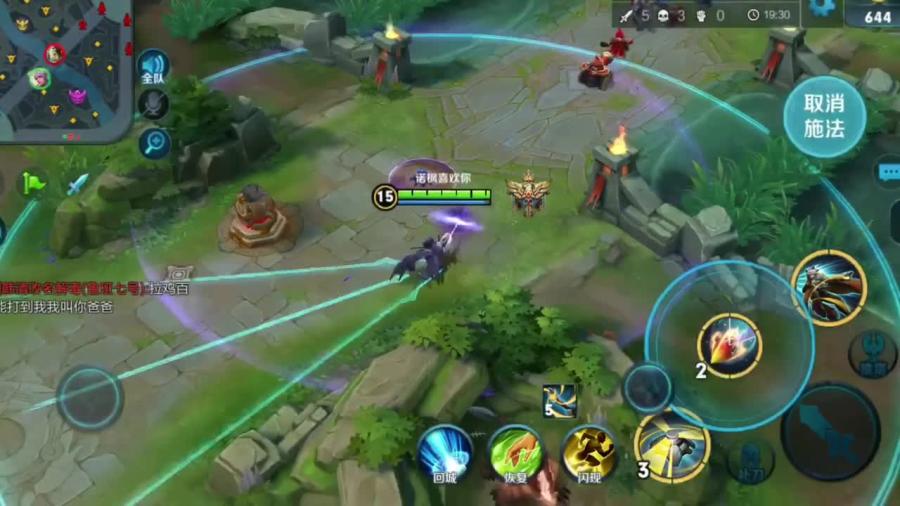The width and height of the screenshot is (900, 506).
Task: Activate the level 2 skill icon
Action: pos(730,346)
